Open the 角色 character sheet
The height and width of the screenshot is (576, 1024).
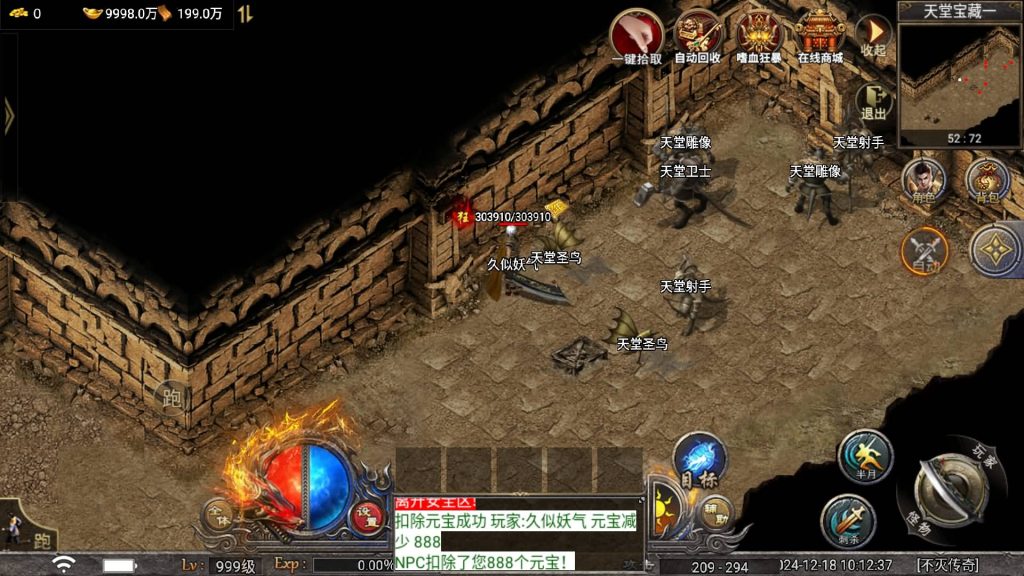click(925, 182)
